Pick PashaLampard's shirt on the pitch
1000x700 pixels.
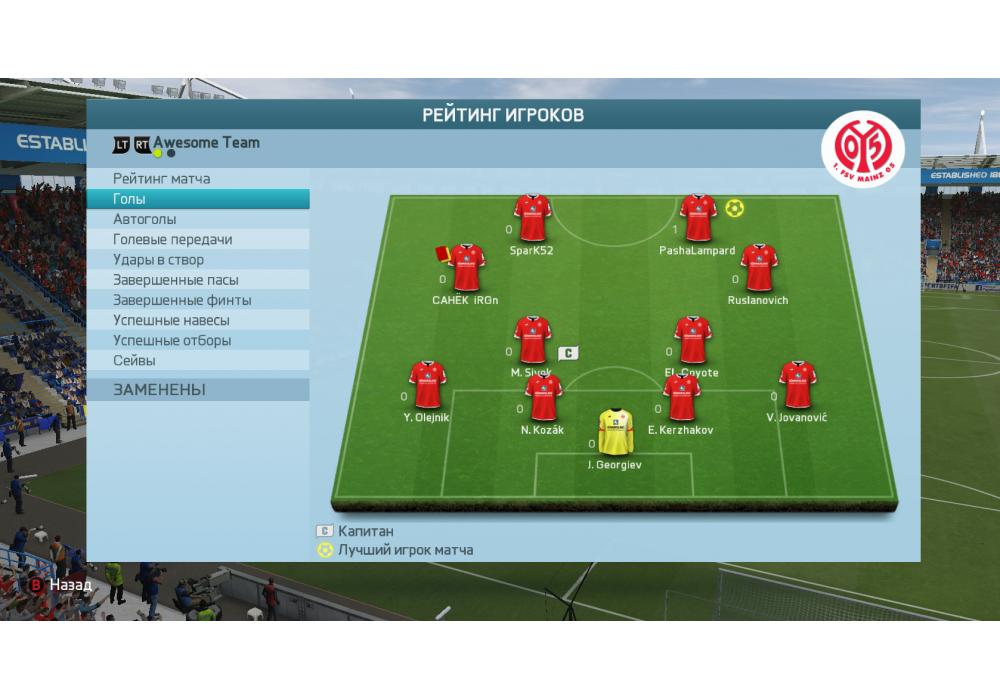[x=697, y=218]
